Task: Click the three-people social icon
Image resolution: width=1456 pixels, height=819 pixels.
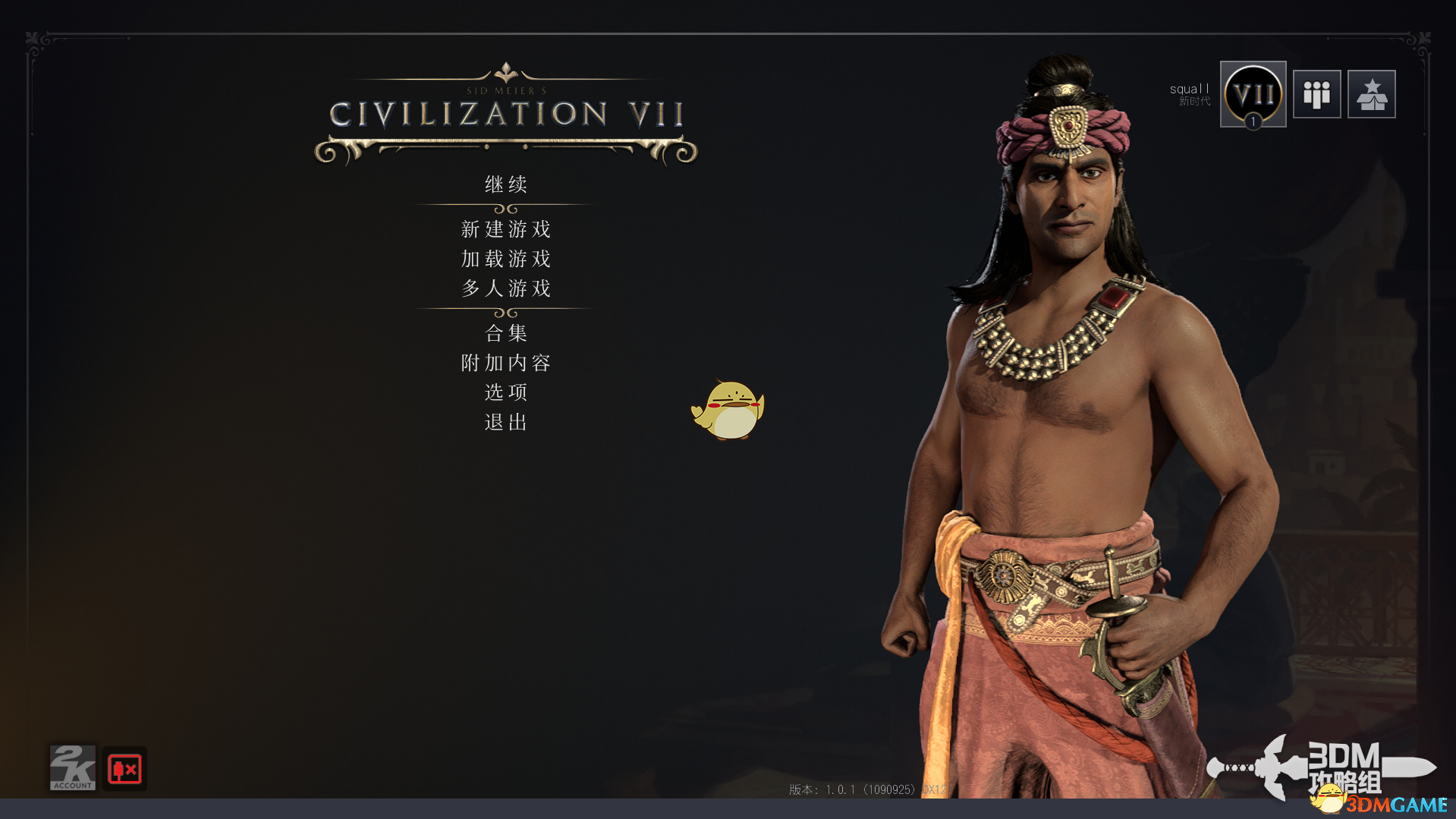Action: (x=1316, y=95)
